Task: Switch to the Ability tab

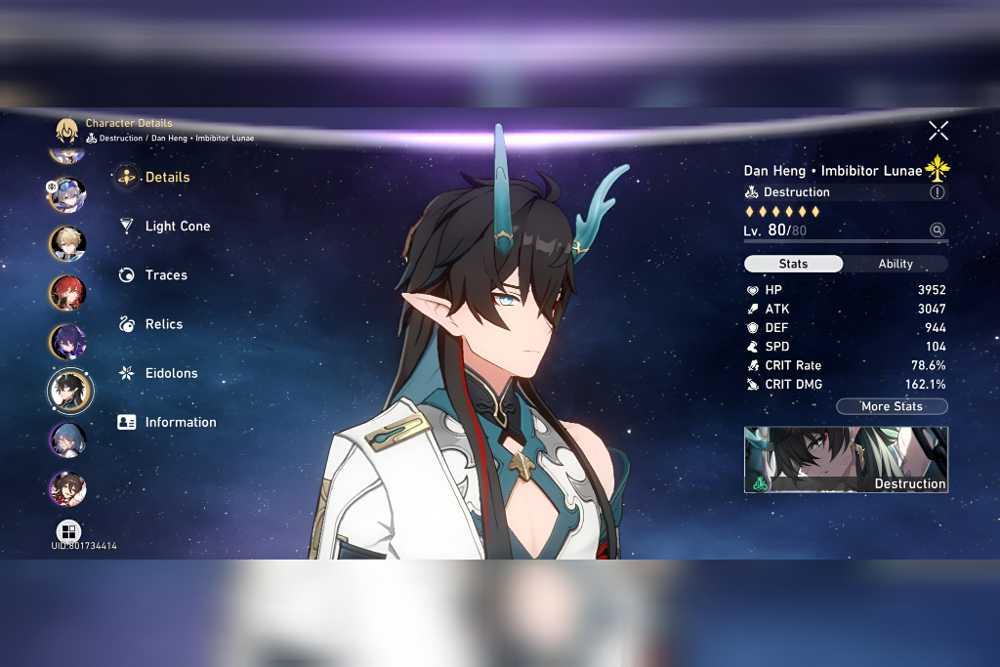Action: [895, 264]
